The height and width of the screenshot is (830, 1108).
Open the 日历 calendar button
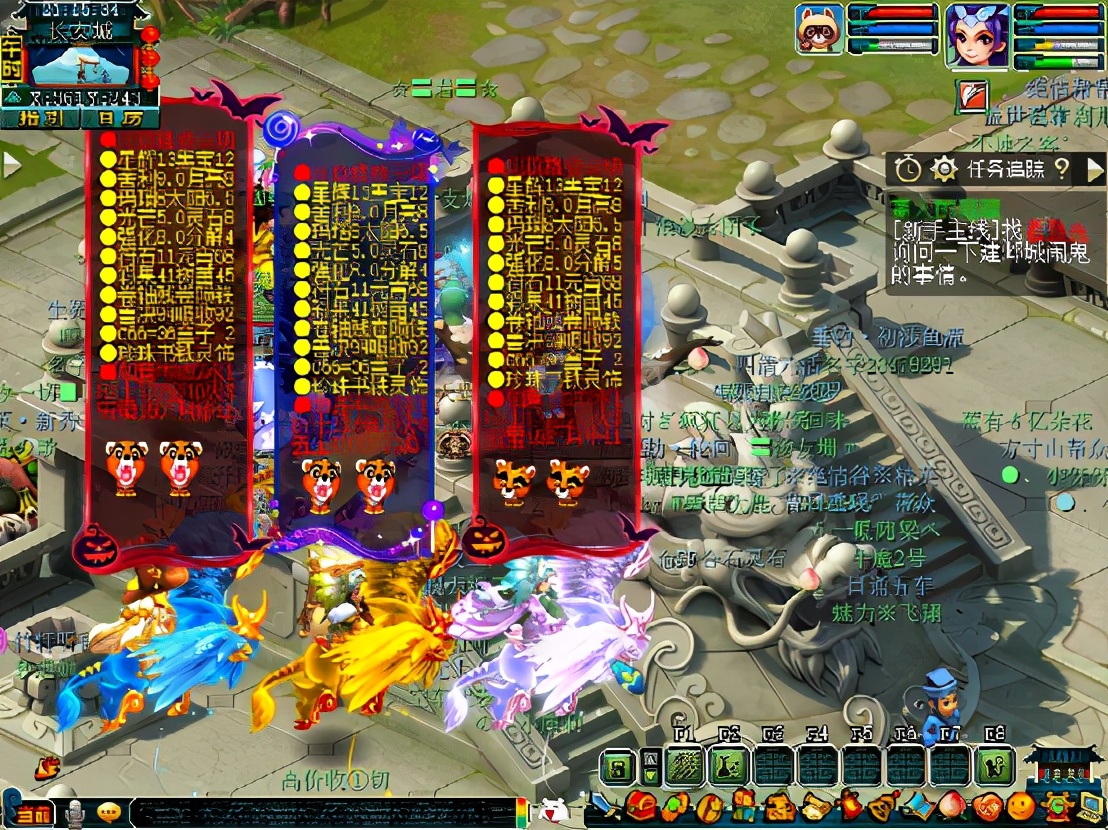118,118
